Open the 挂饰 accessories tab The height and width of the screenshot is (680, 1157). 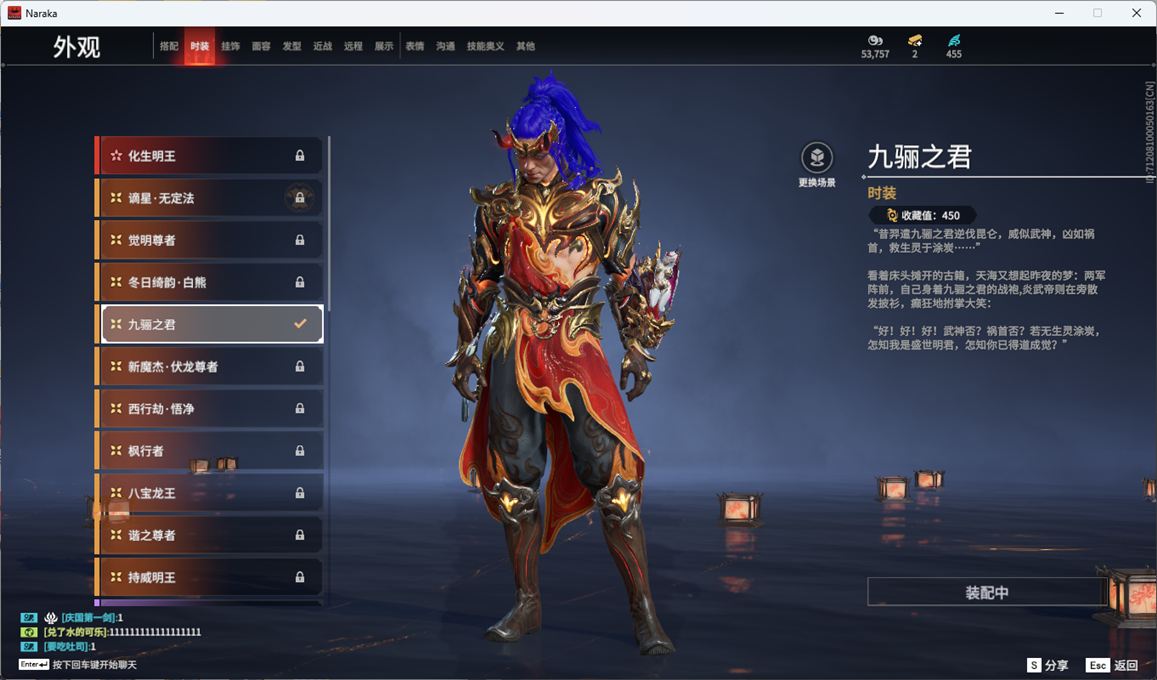[230, 46]
